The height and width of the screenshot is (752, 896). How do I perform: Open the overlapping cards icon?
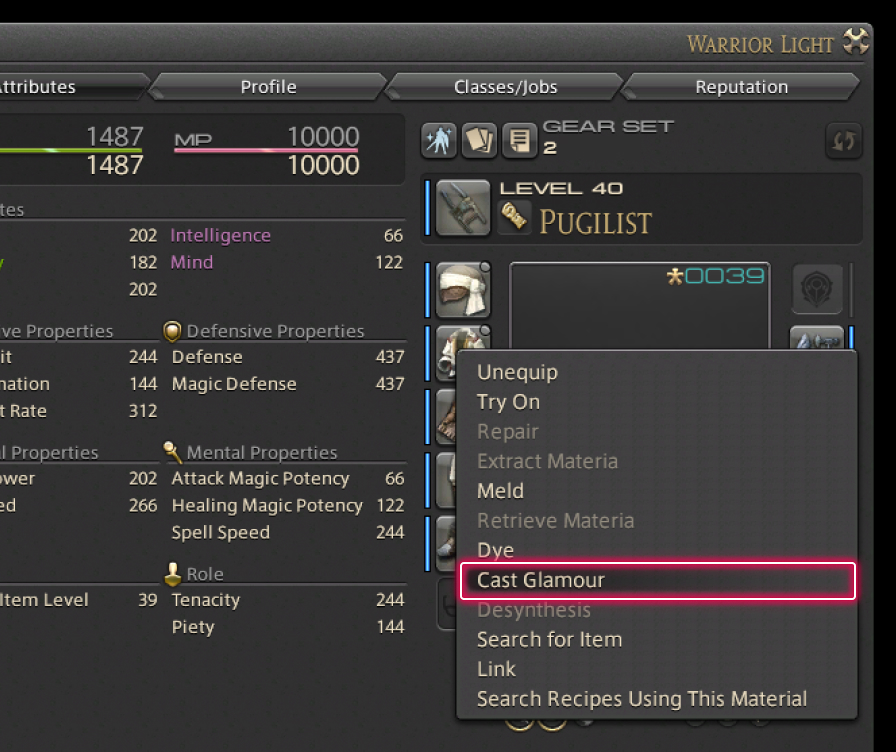479,141
